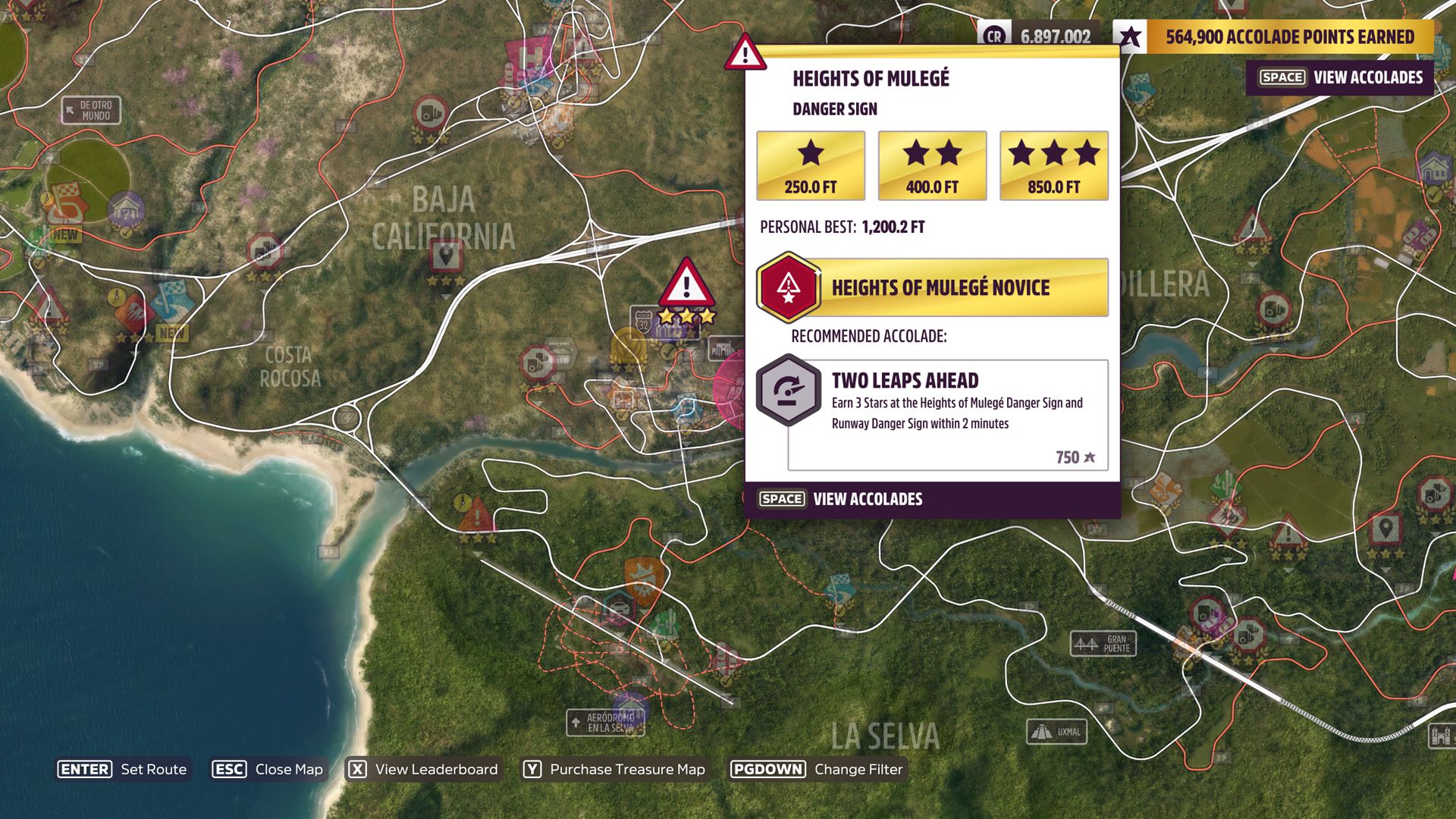Select the De Otro Mundo map label
1456x819 pixels.
91,111
